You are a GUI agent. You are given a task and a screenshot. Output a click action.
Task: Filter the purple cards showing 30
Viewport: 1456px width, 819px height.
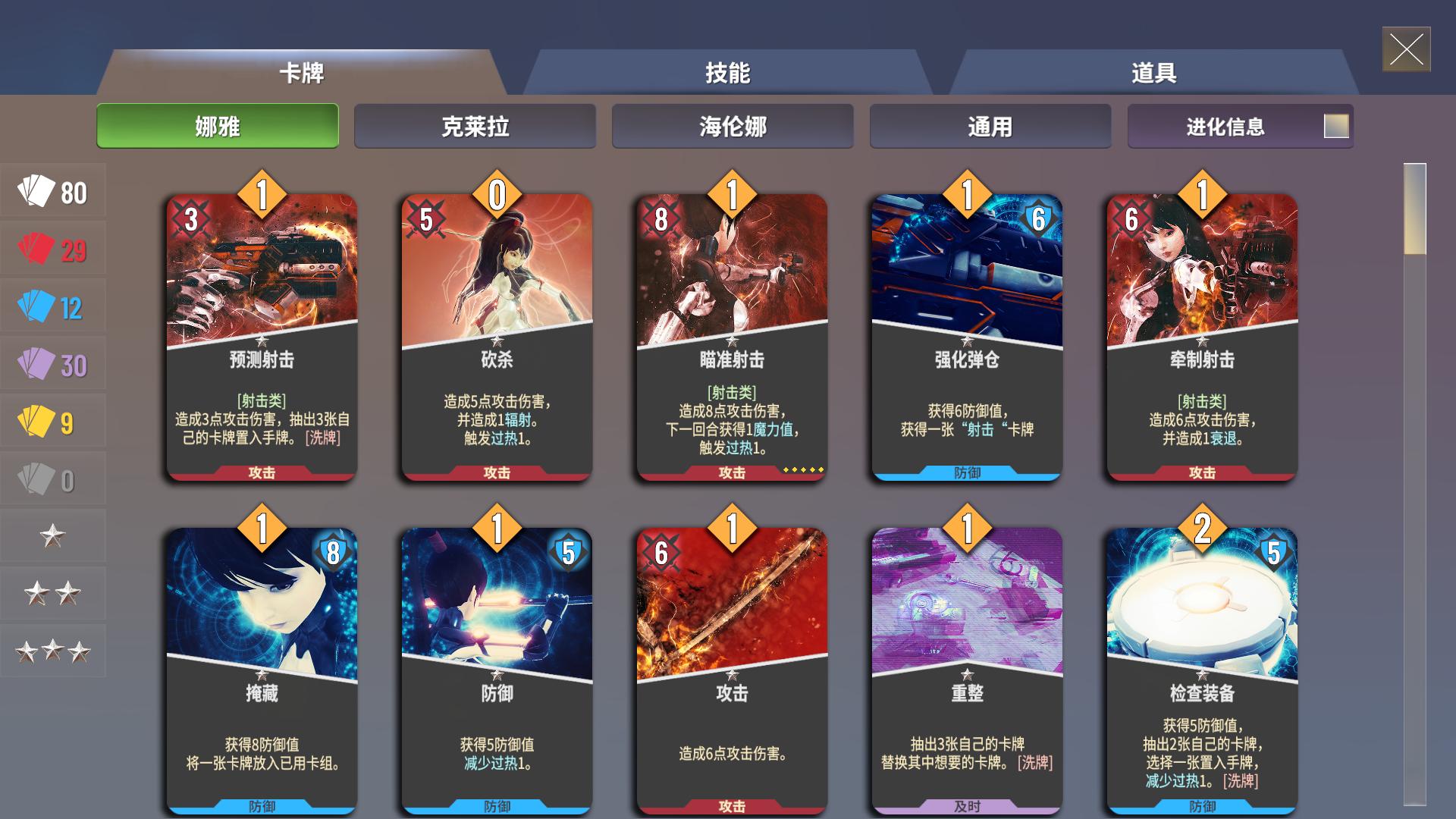53,364
